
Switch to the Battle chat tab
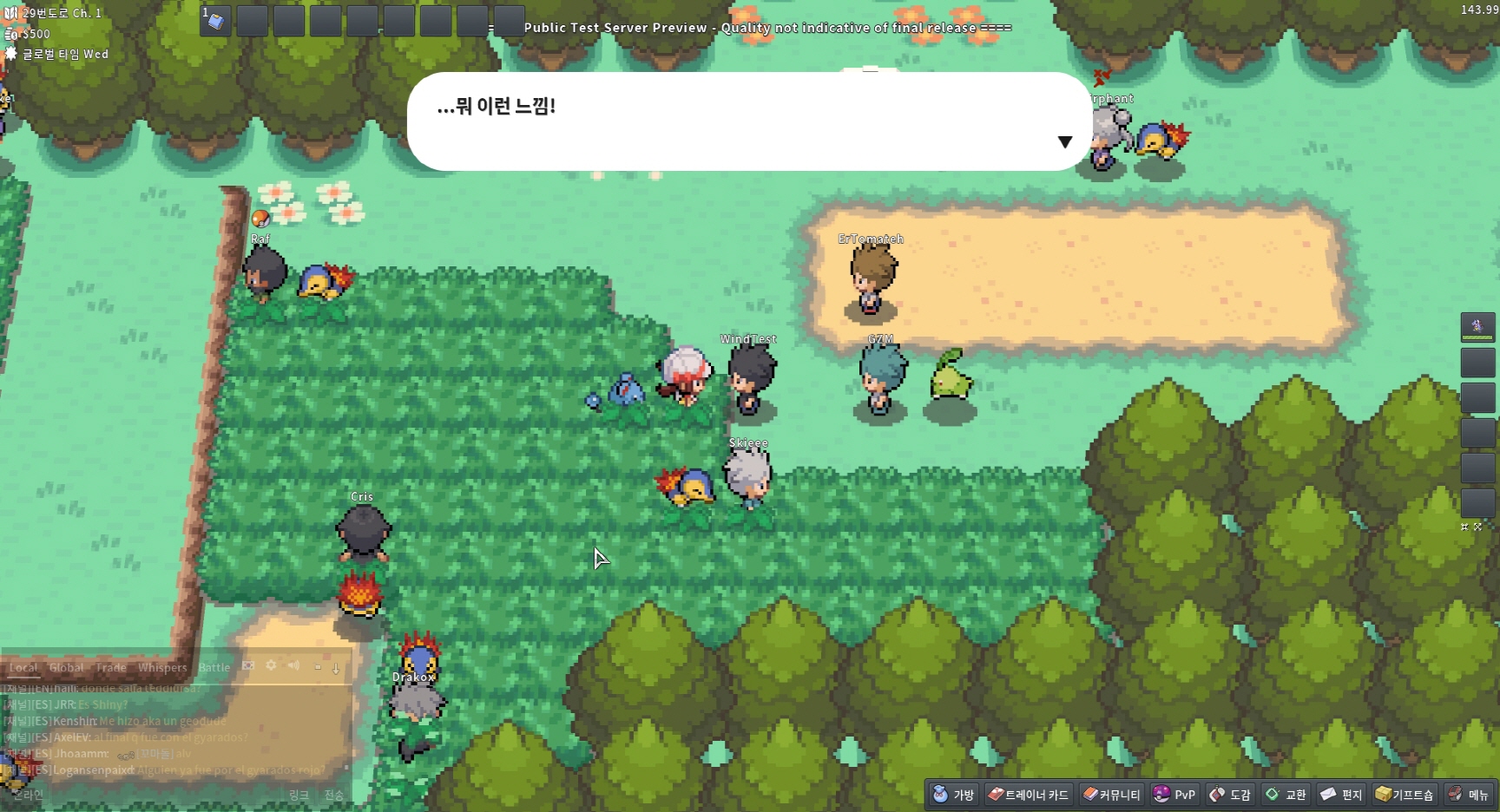tap(214, 667)
